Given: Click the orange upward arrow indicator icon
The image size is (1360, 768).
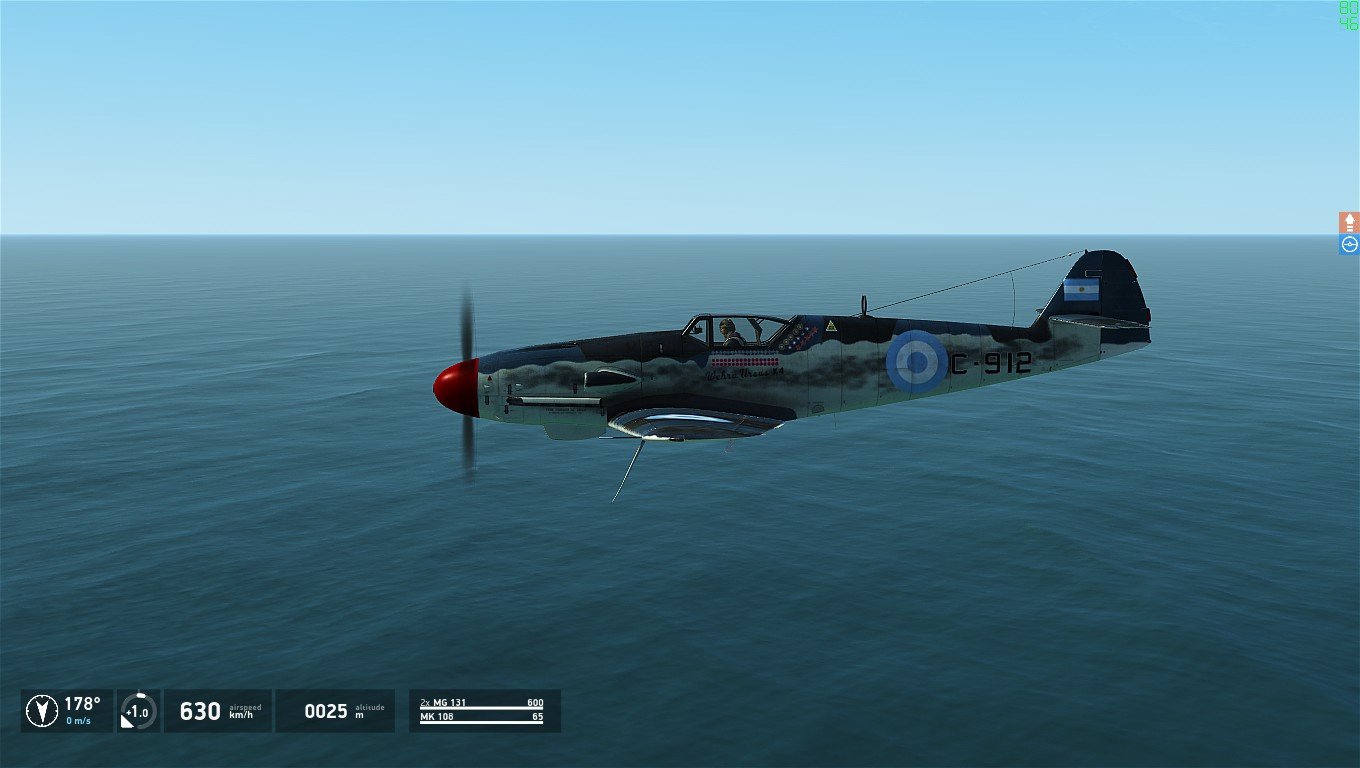Looking at the screenshot, I should click(1349, 222).
